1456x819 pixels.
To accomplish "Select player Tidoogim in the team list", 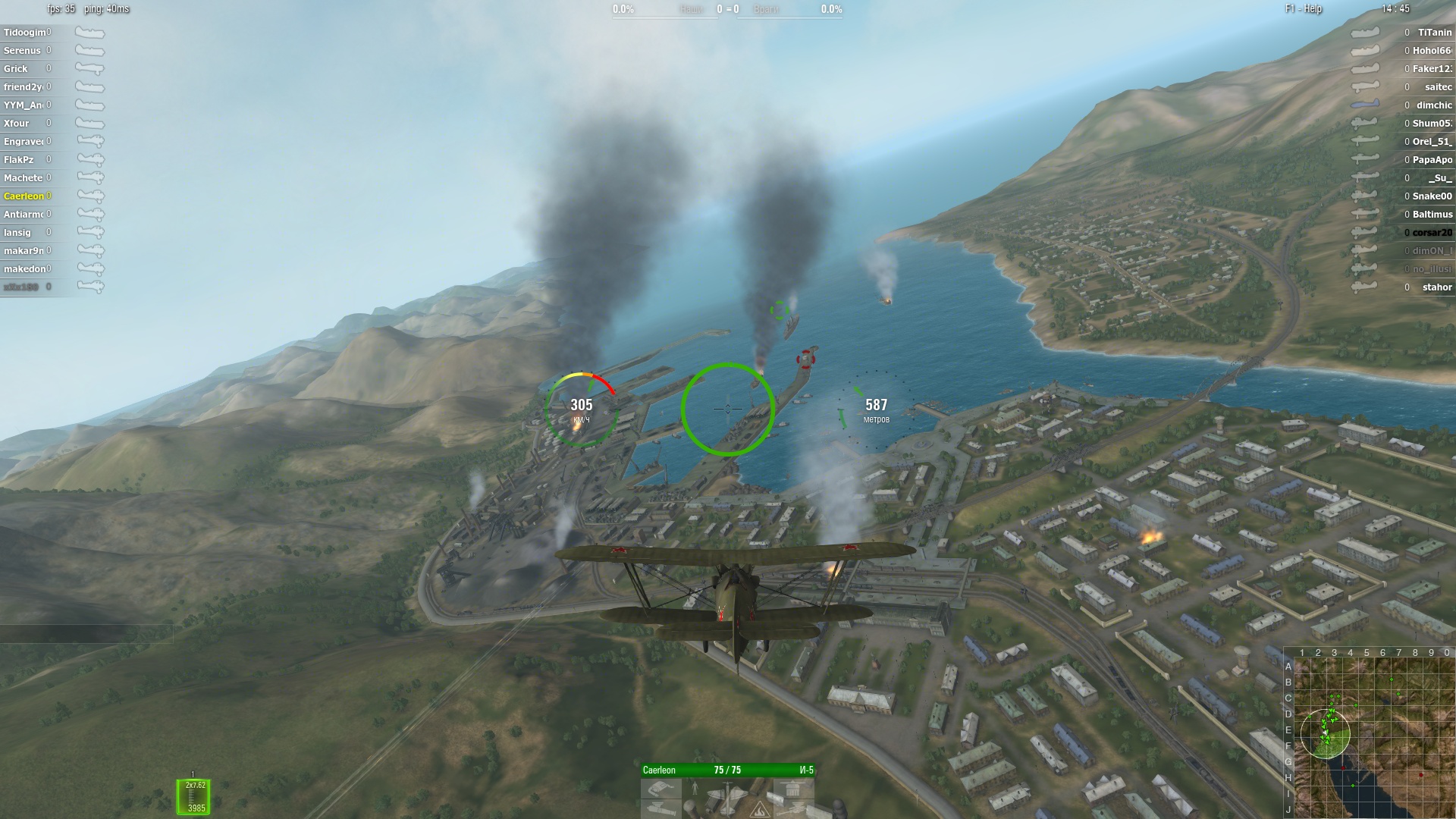I will point(27,33).
